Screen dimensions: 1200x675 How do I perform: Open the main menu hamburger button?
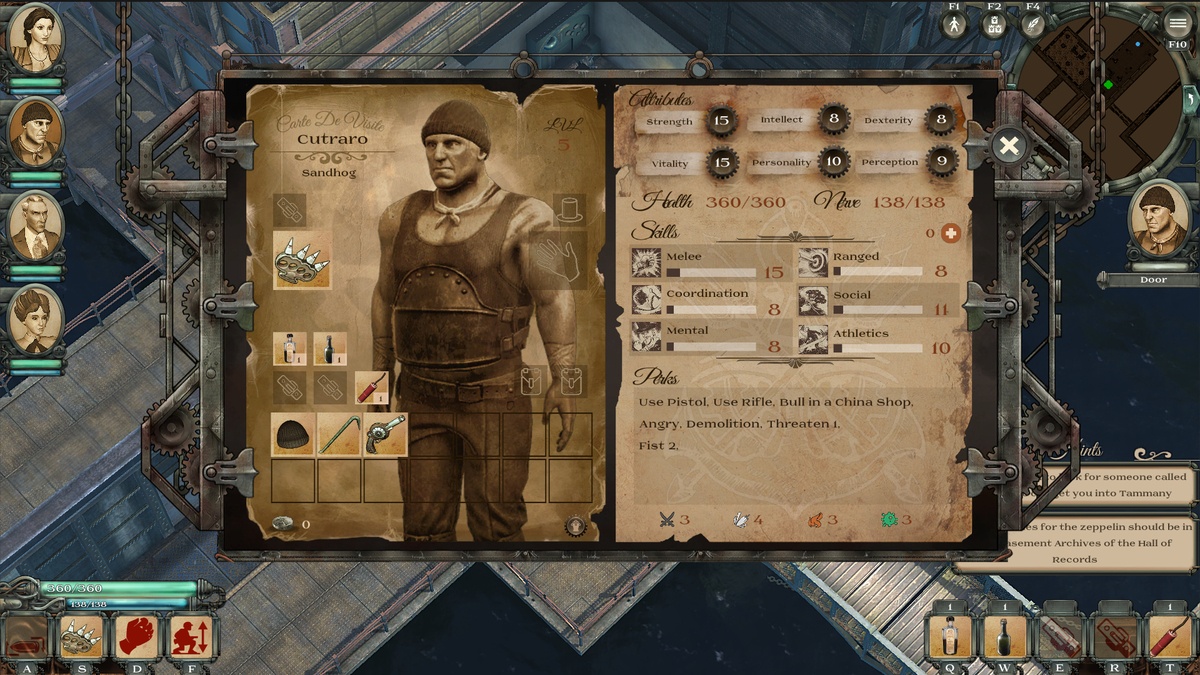1177,24
